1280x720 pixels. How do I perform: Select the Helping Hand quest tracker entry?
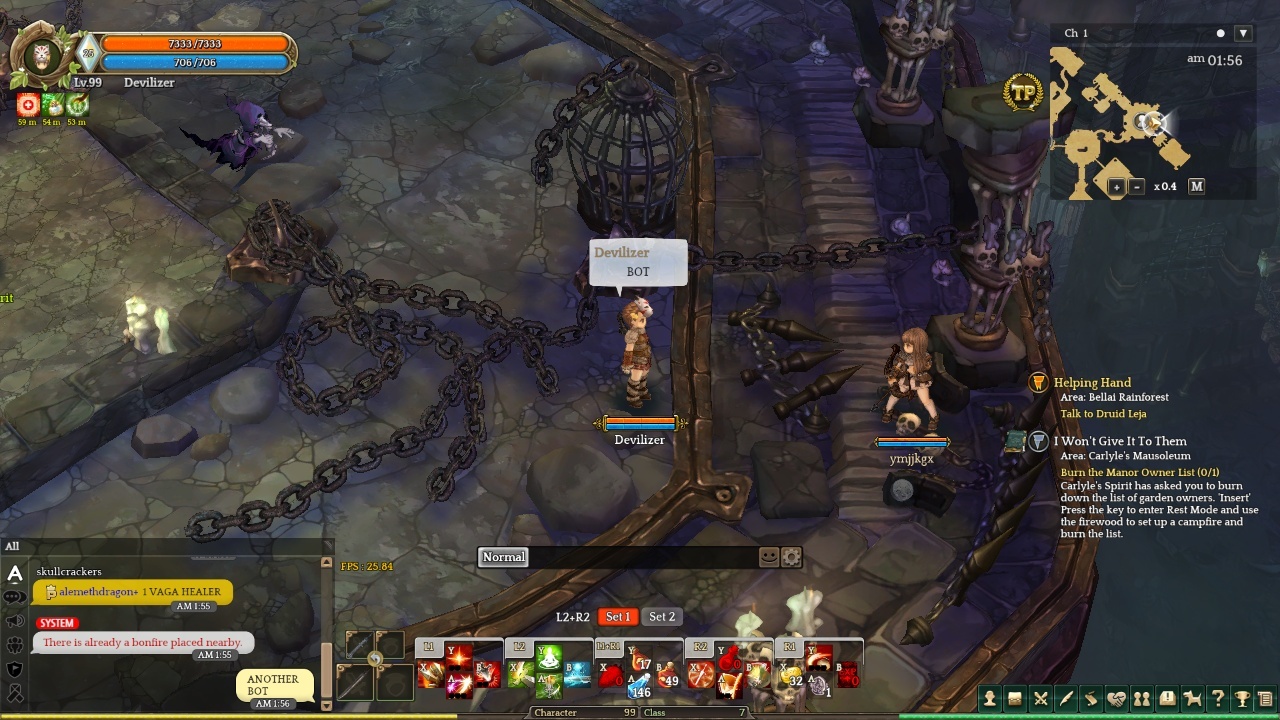coord(1092,383)
